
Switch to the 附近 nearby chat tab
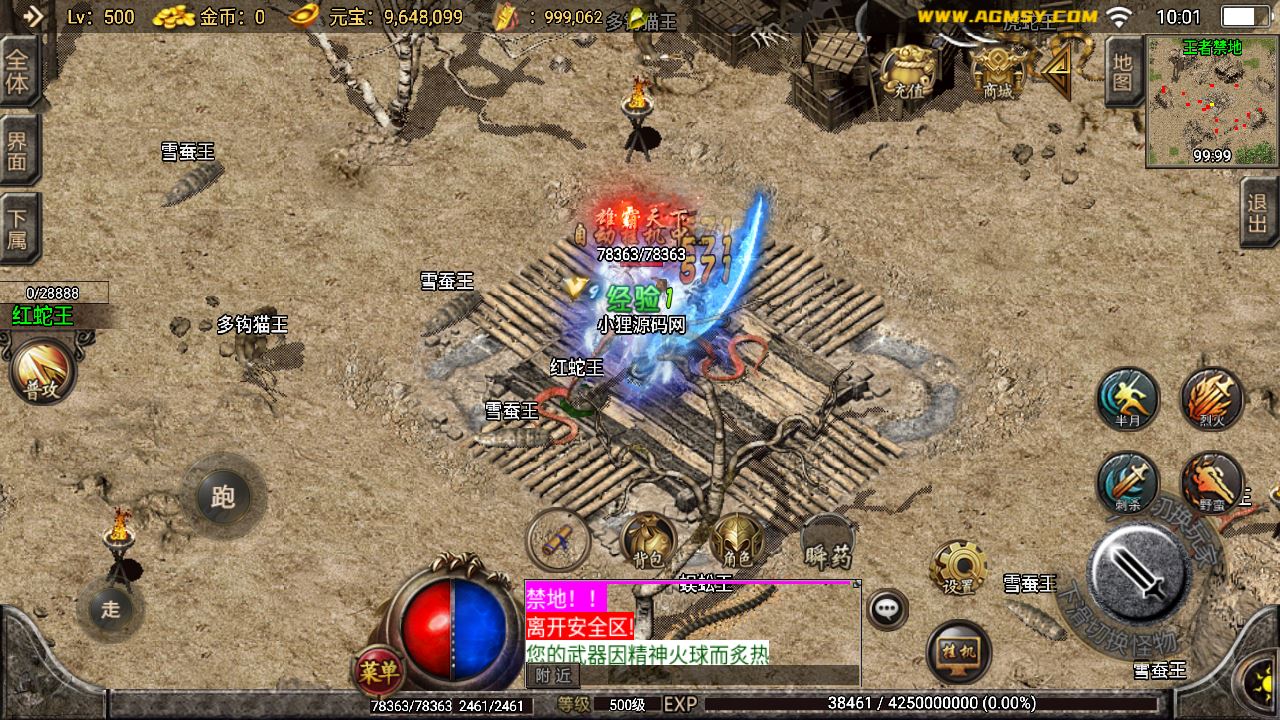pyautogui.click(x=553, y=676)
